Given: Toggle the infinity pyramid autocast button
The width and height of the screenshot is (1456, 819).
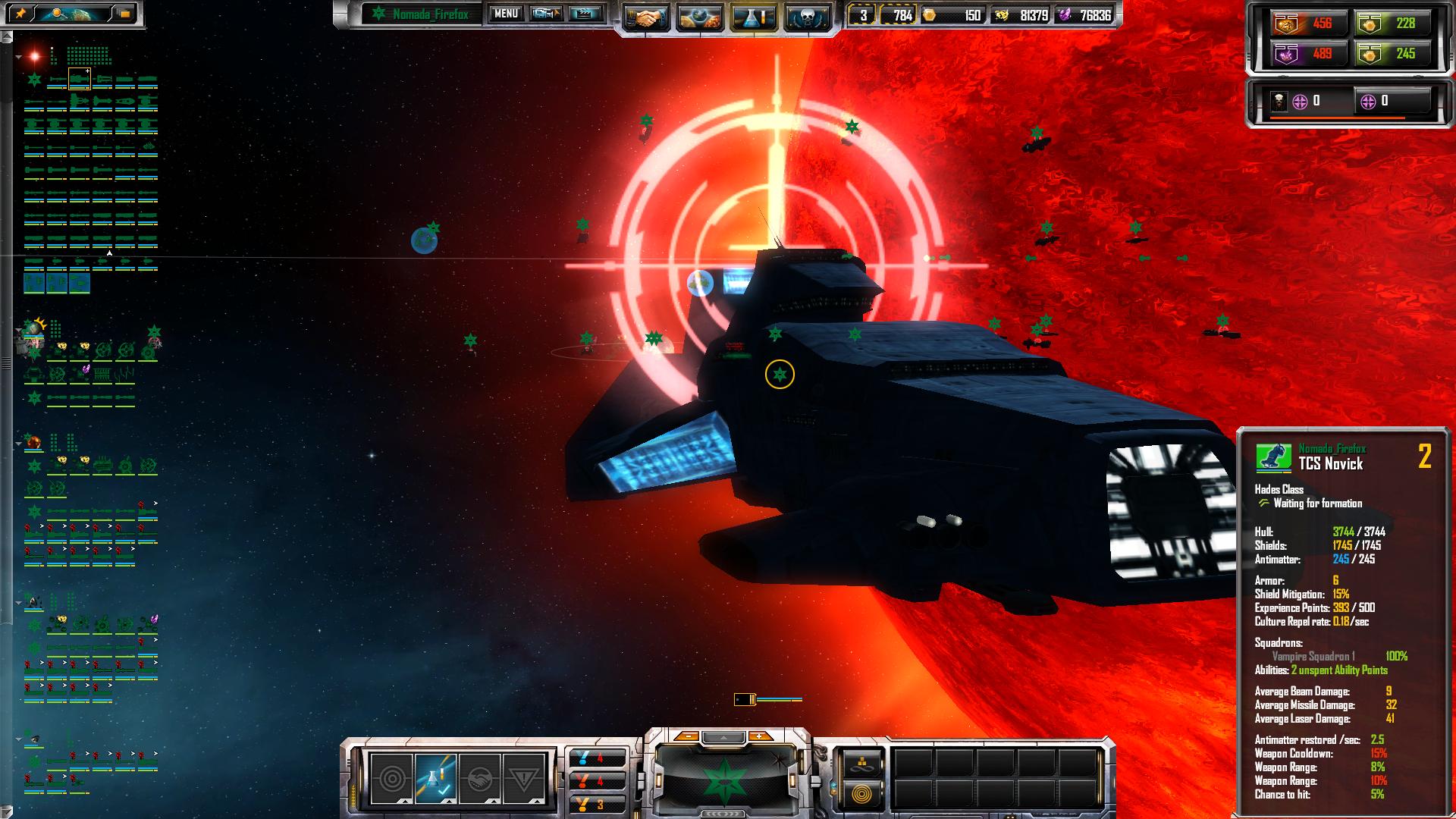Looking at the screenshot, I should point(860,762).
